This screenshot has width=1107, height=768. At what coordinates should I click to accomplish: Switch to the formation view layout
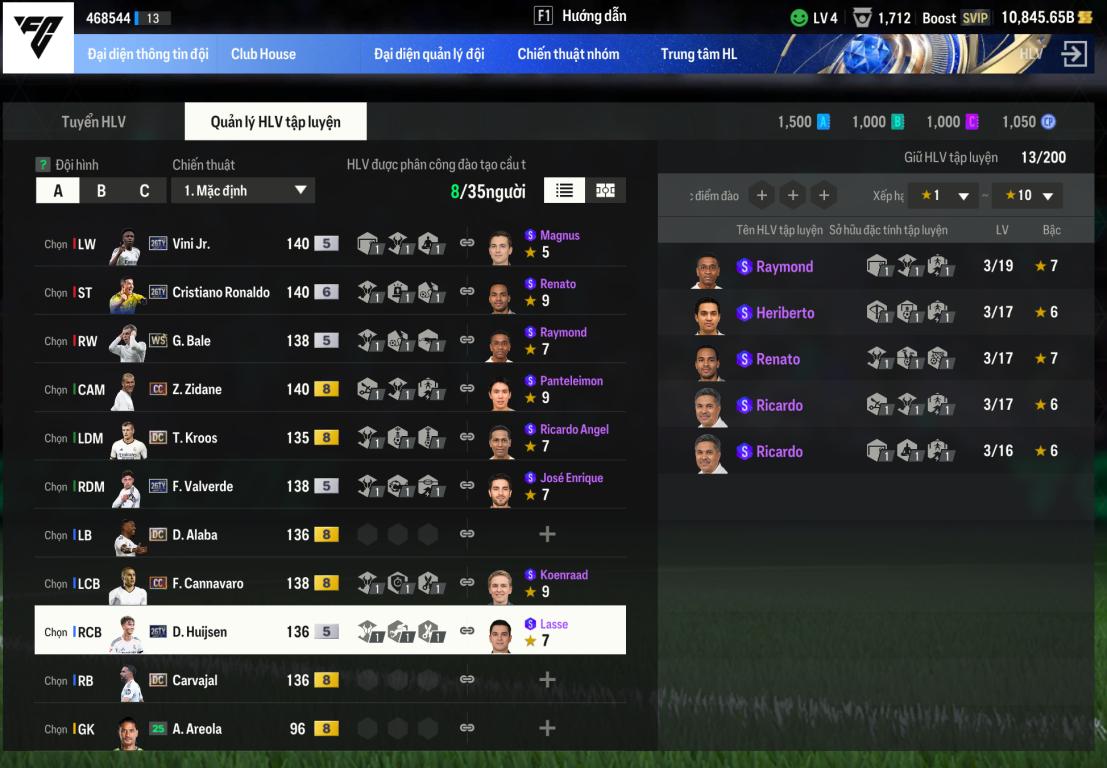point(605,190)
